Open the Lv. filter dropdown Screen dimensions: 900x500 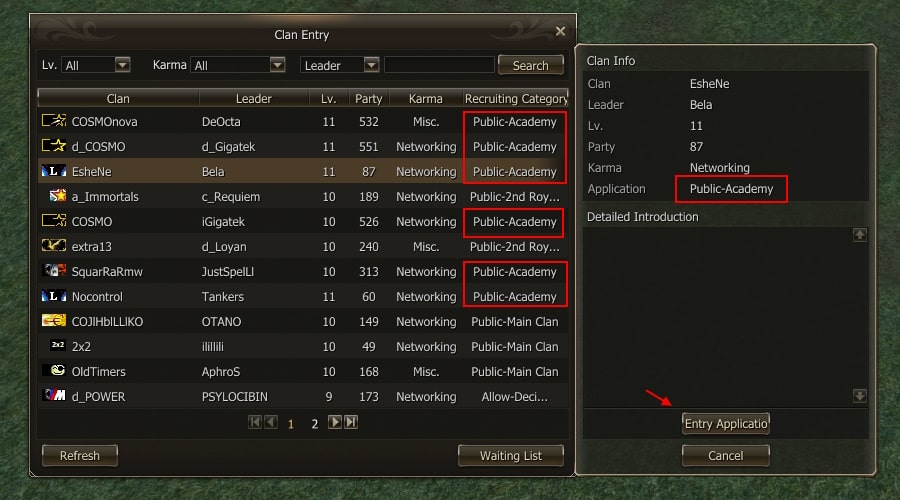tap(122, 65)
